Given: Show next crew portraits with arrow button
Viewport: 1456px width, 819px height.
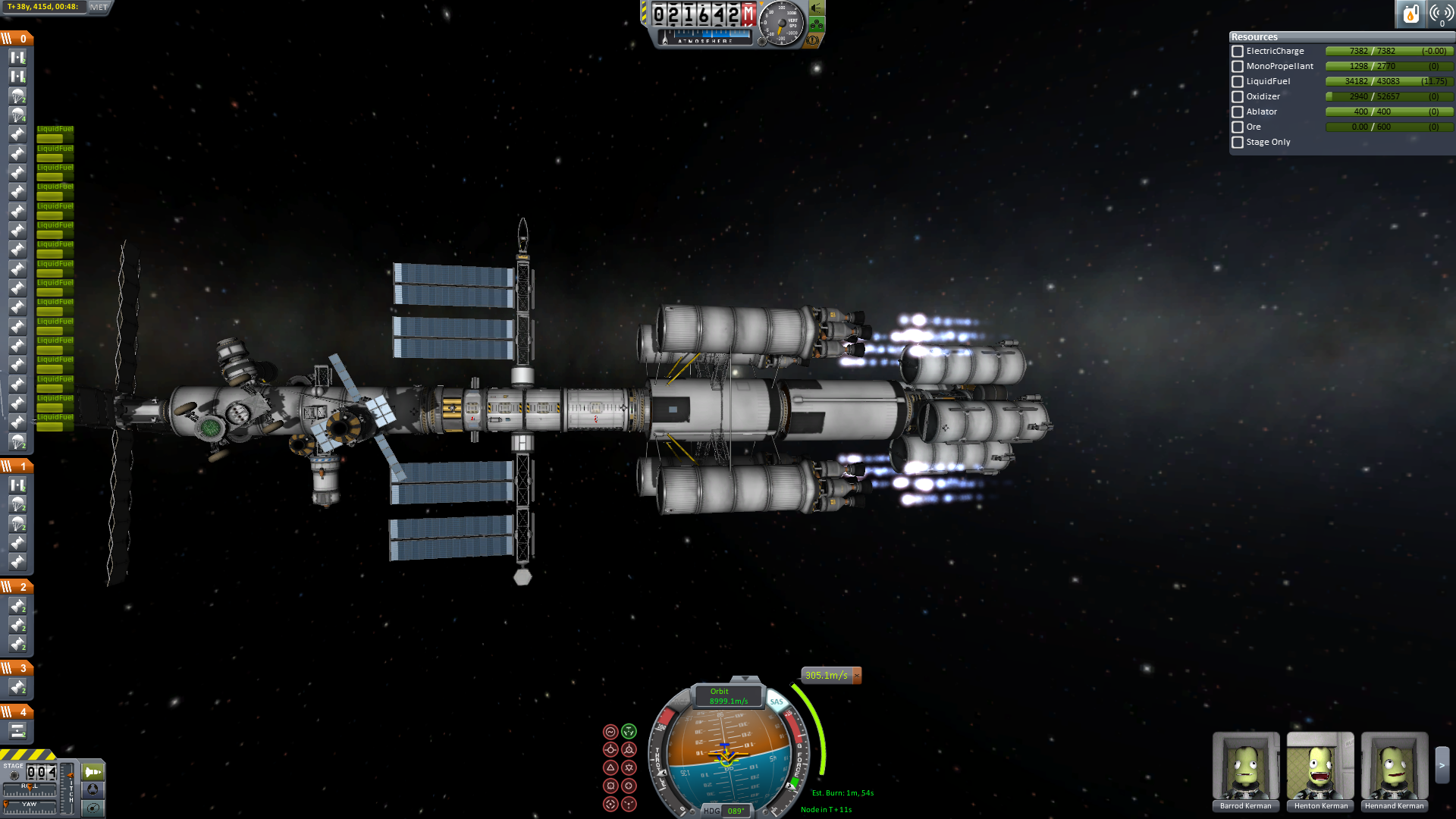Looking at the screenshot, I should click(x=1442, y=766).
